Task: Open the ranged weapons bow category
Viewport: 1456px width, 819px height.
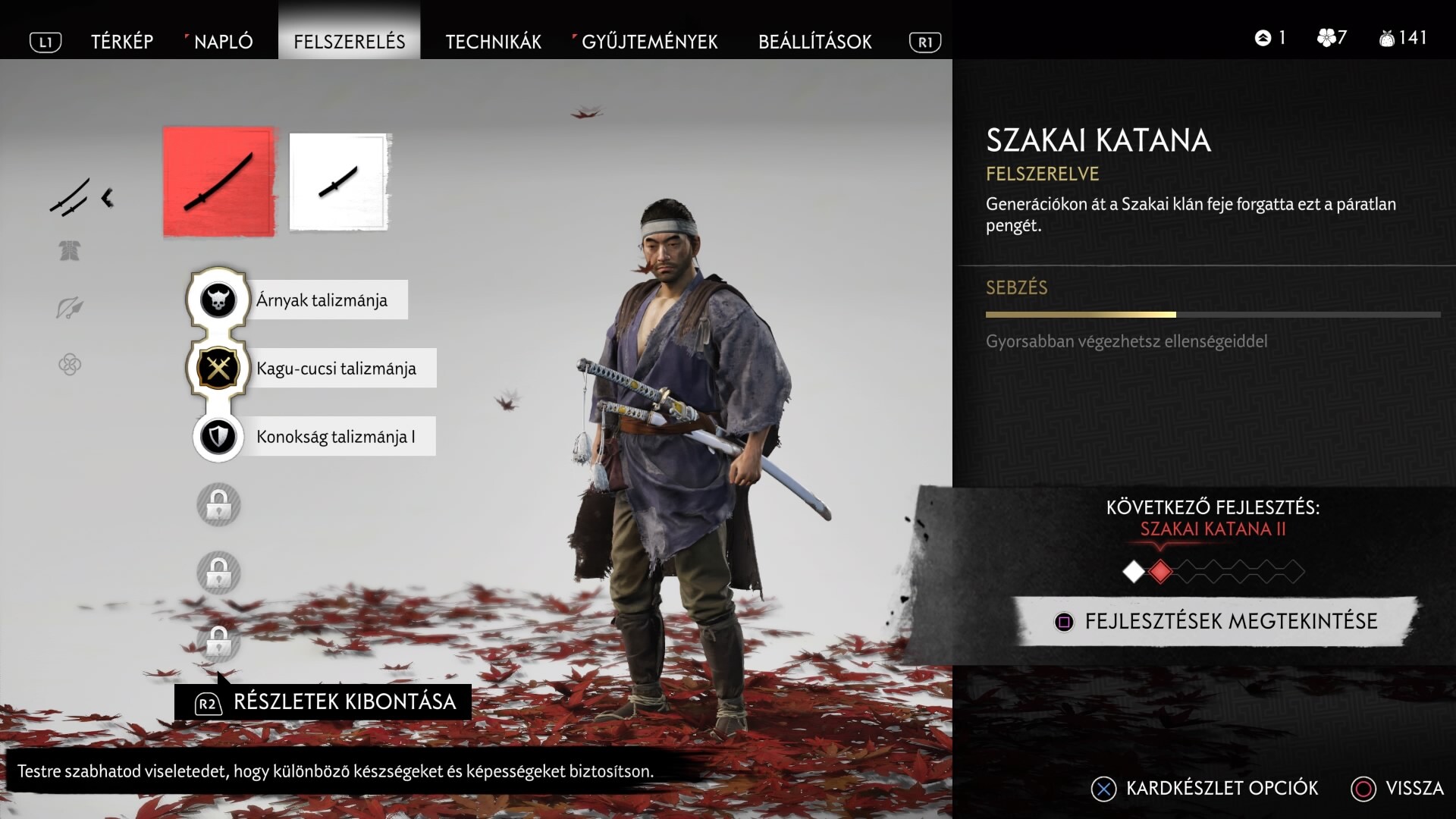Action: tap(70, 308)
